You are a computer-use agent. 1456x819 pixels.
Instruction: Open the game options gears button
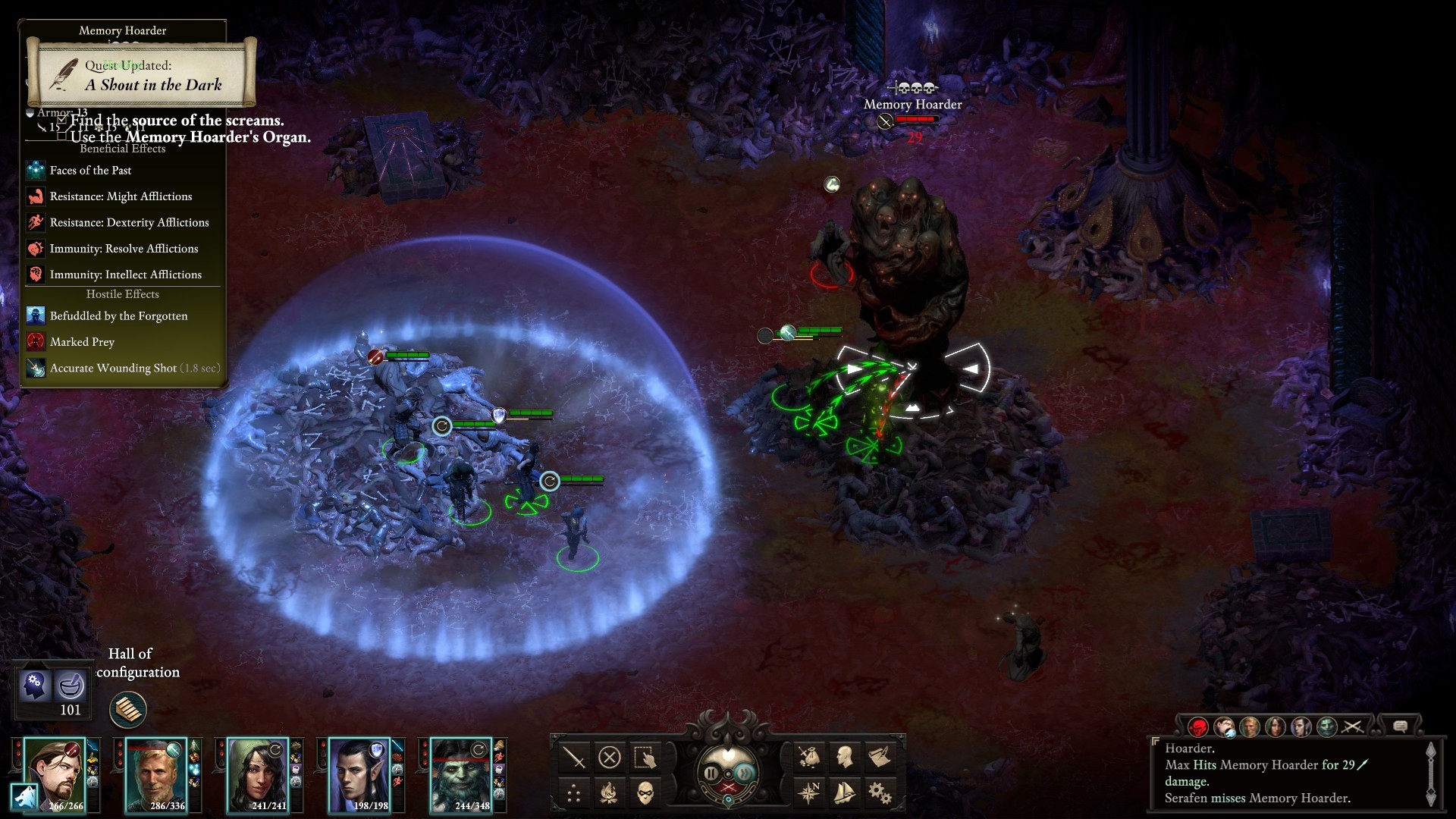click(x=880, y=793)
